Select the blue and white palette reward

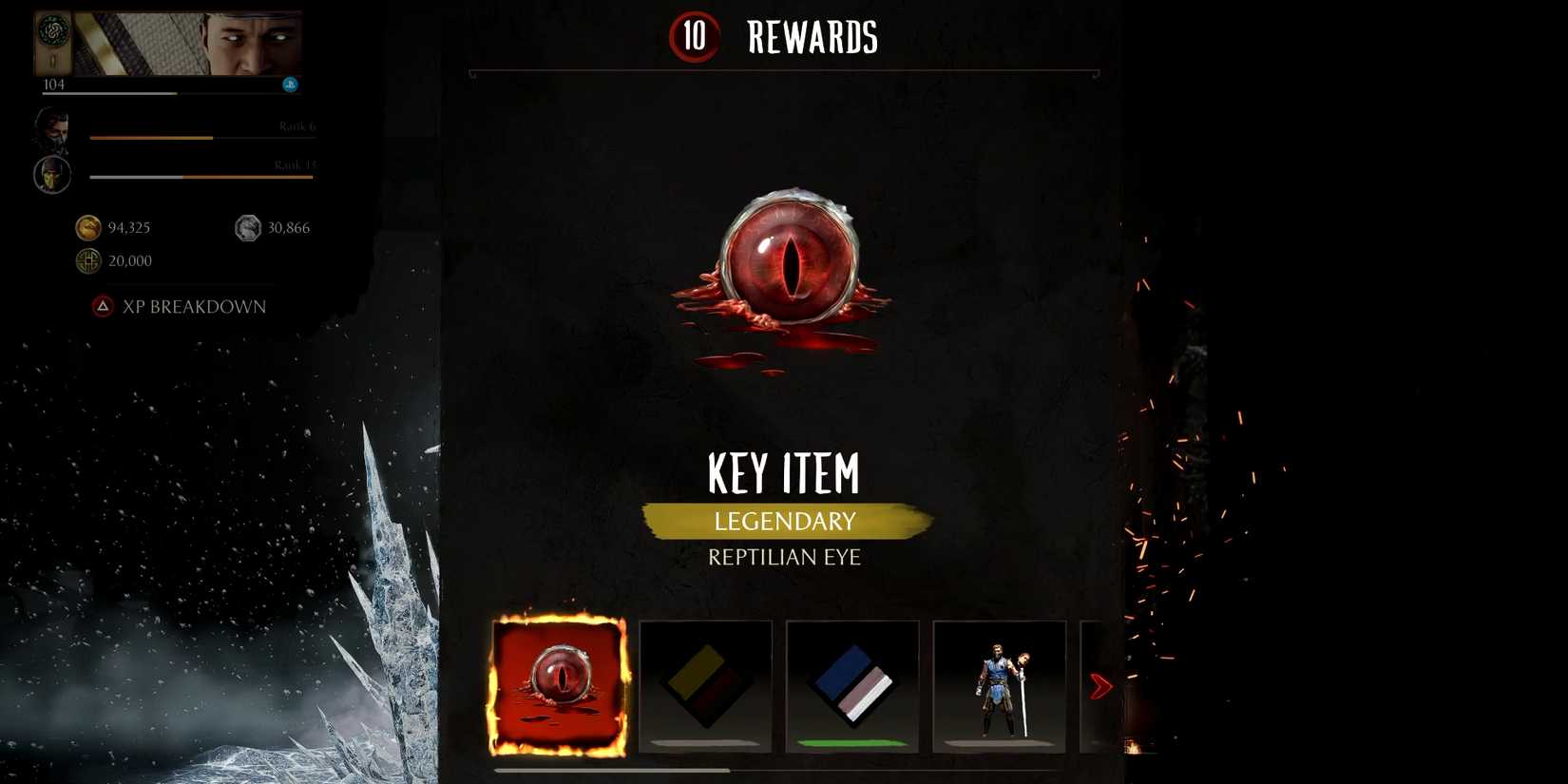[x=852, y=684]
